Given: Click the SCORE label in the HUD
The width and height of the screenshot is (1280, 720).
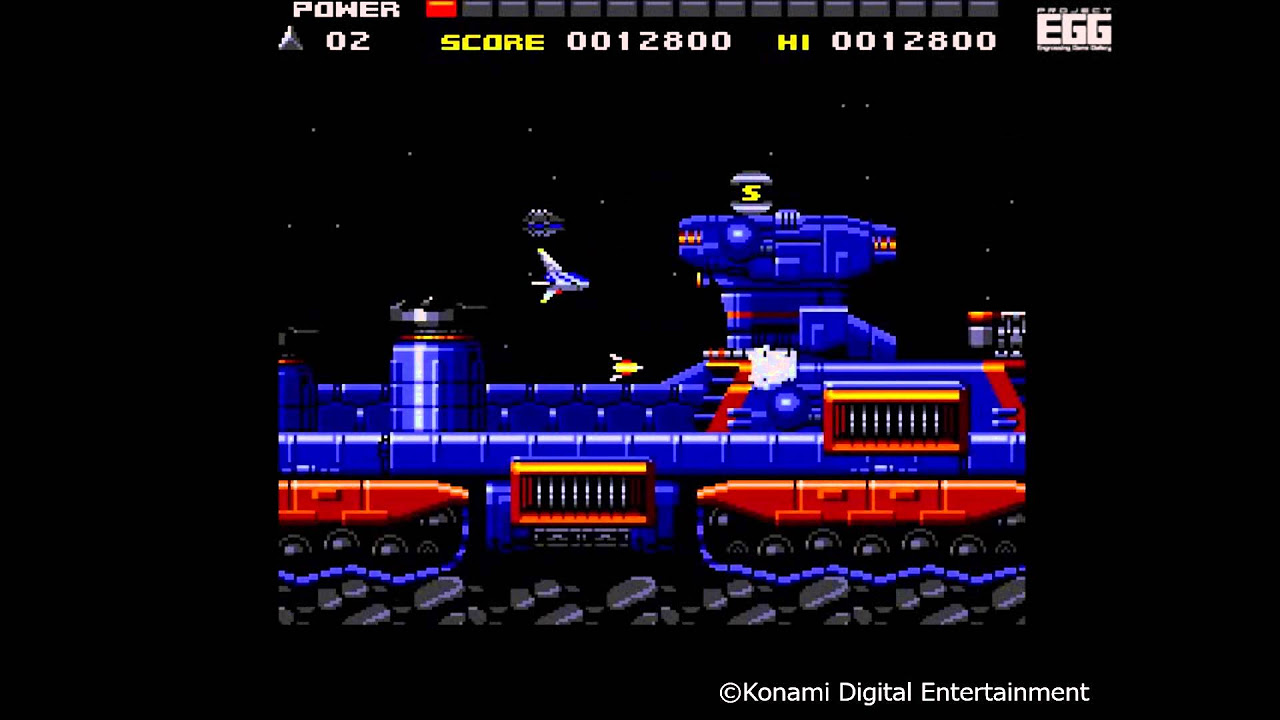Looking at the screenshot, I should (x=492, y=41).
